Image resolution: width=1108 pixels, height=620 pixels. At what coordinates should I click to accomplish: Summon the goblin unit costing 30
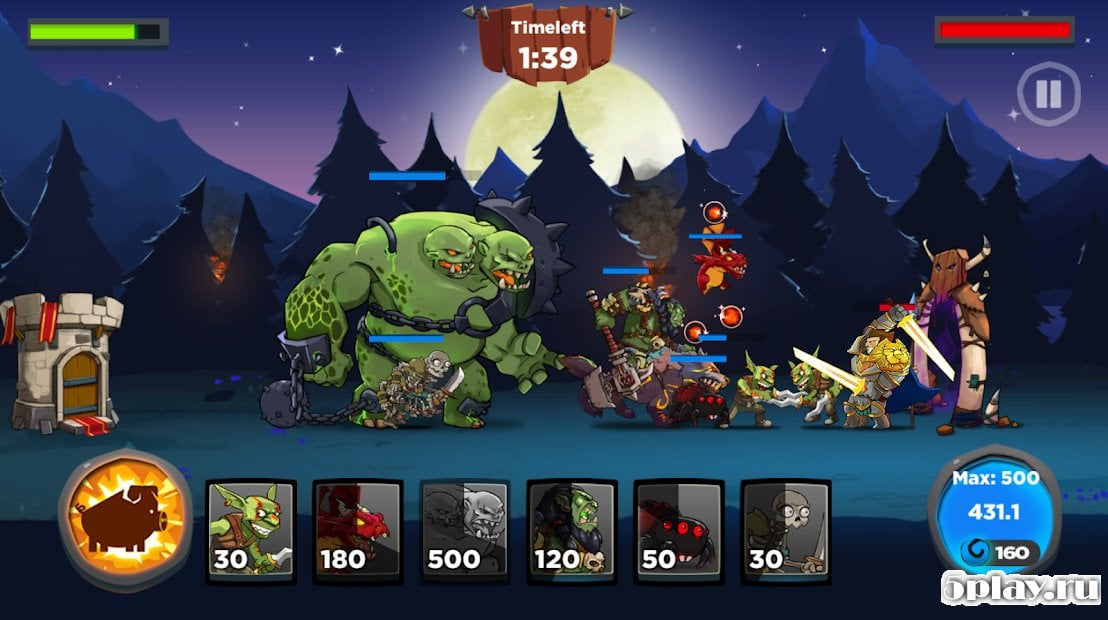pyautogui.click(x=251, y=531)
